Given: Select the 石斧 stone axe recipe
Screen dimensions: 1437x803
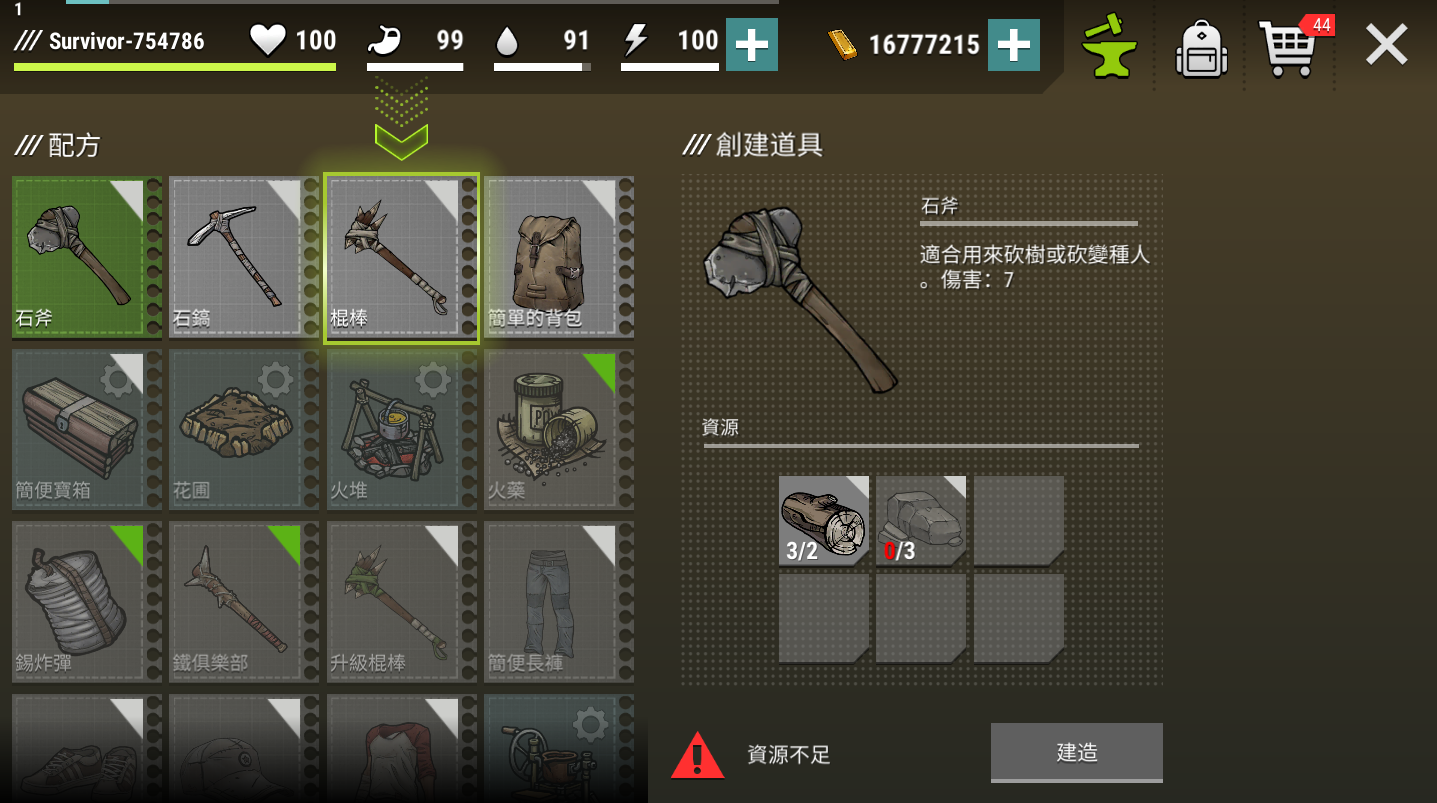Looking at the screenshot, I should point(86,257).
